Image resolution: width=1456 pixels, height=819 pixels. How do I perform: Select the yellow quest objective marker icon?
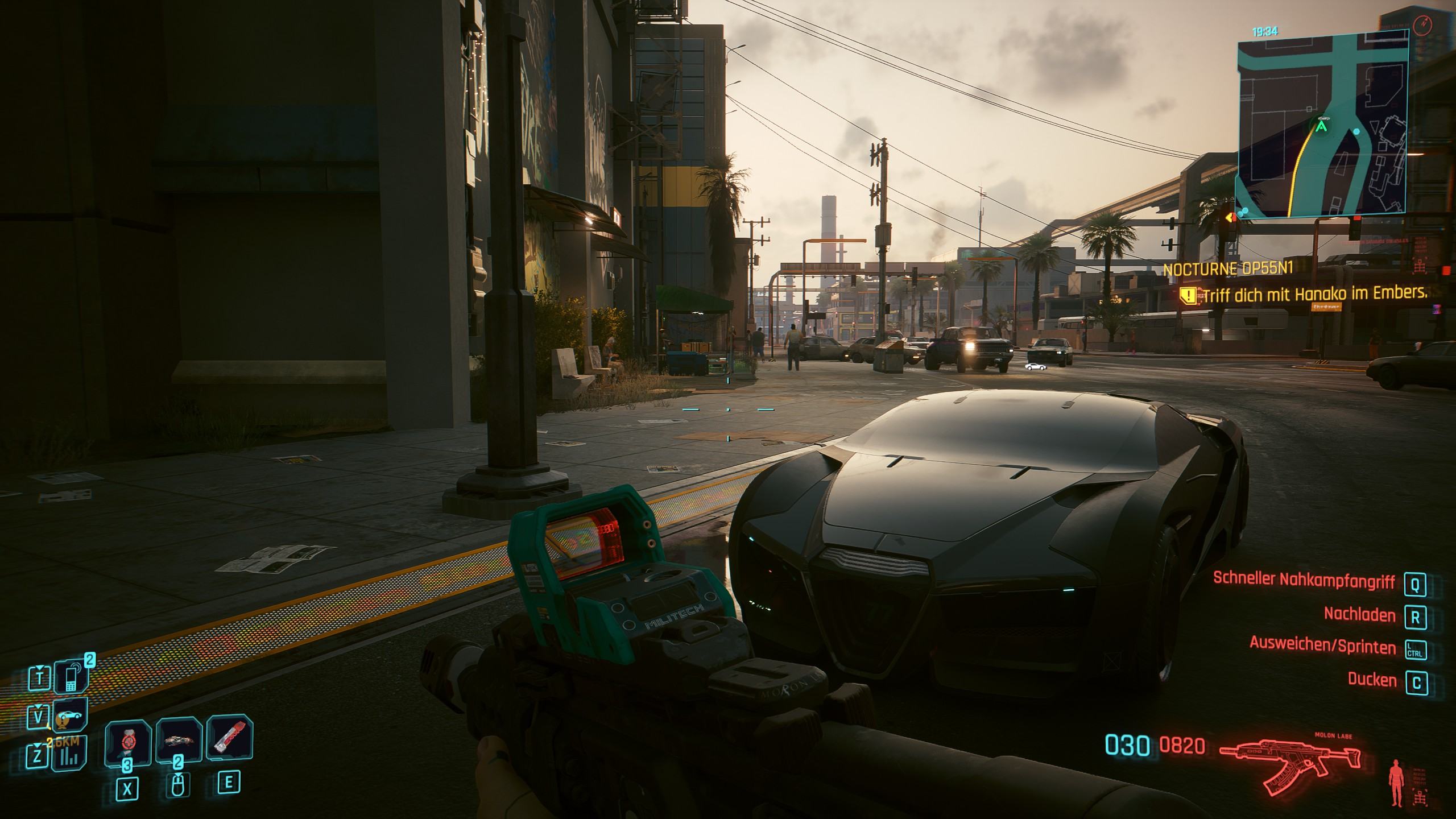coord(1188,295)
